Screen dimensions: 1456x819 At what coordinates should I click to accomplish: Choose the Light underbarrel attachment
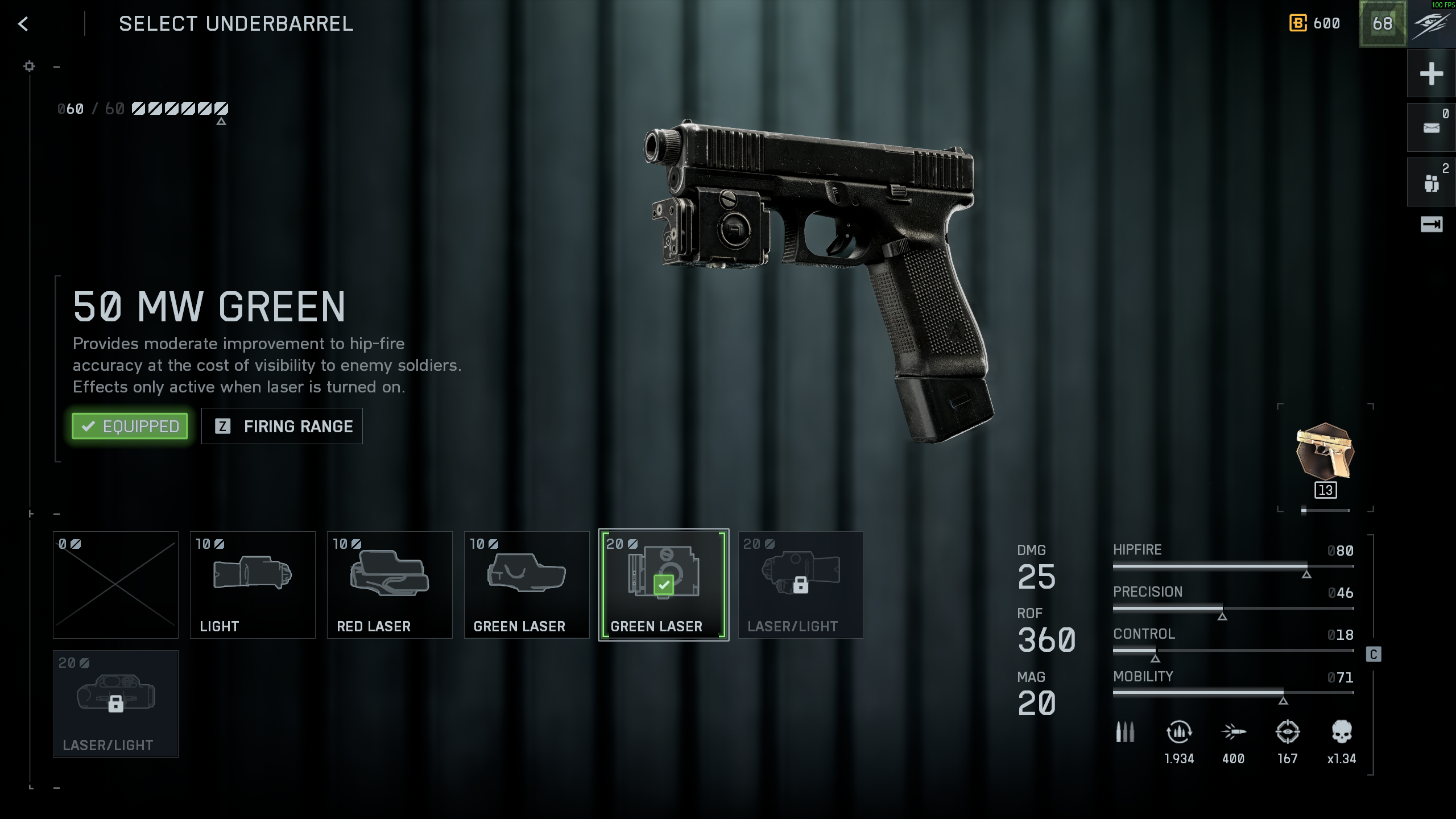pyautogui.click(x=253, y=585)
